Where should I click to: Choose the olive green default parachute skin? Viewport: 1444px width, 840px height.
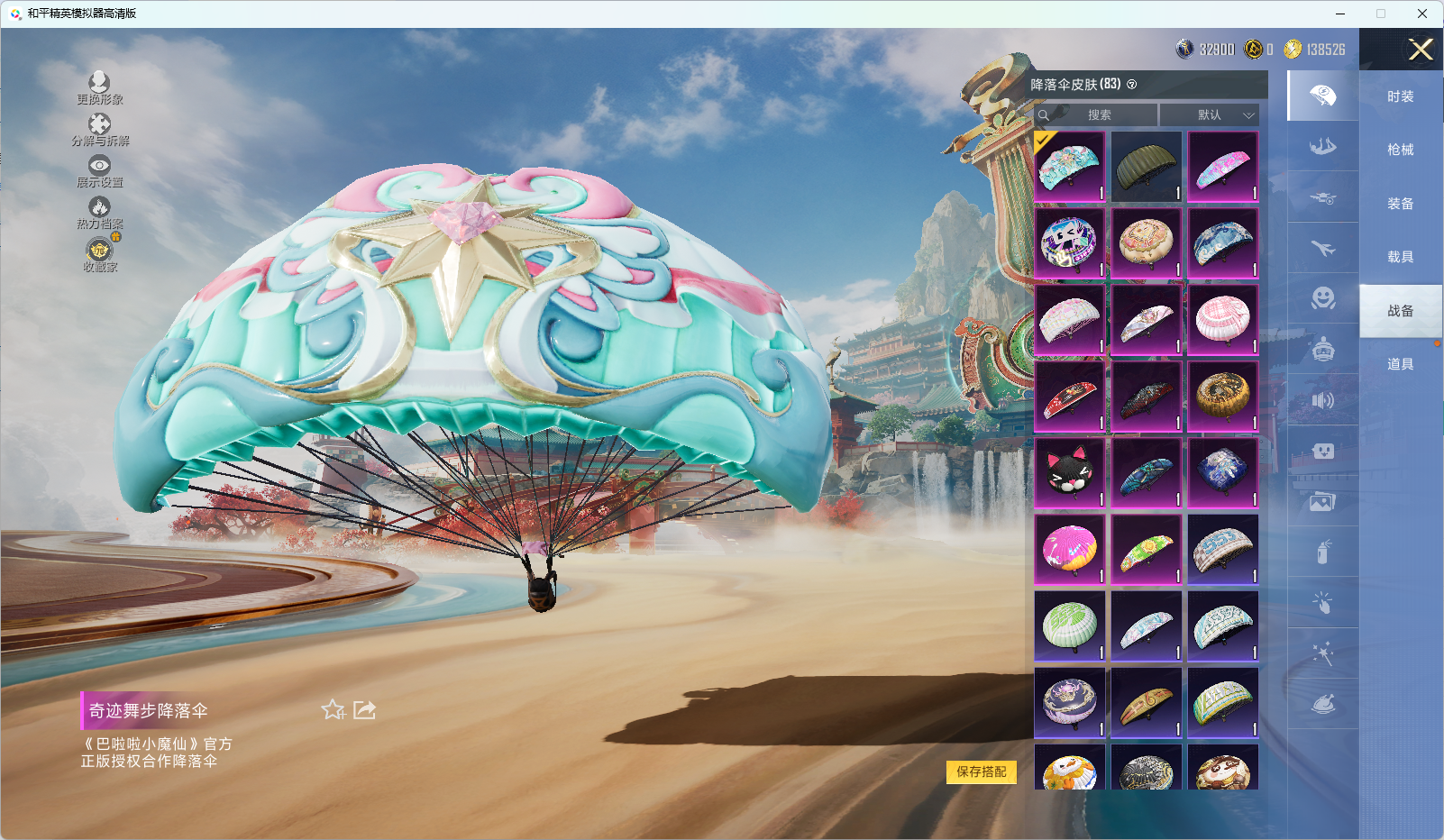pos(1146,167)
